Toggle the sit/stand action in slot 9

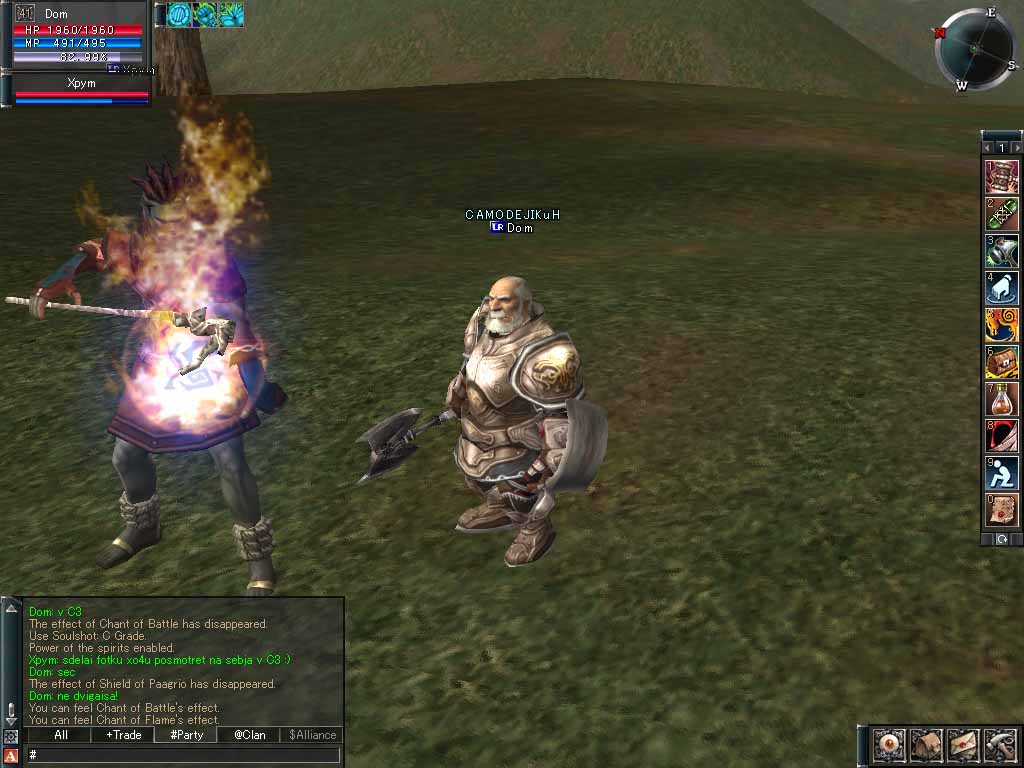coord(1002,473)
